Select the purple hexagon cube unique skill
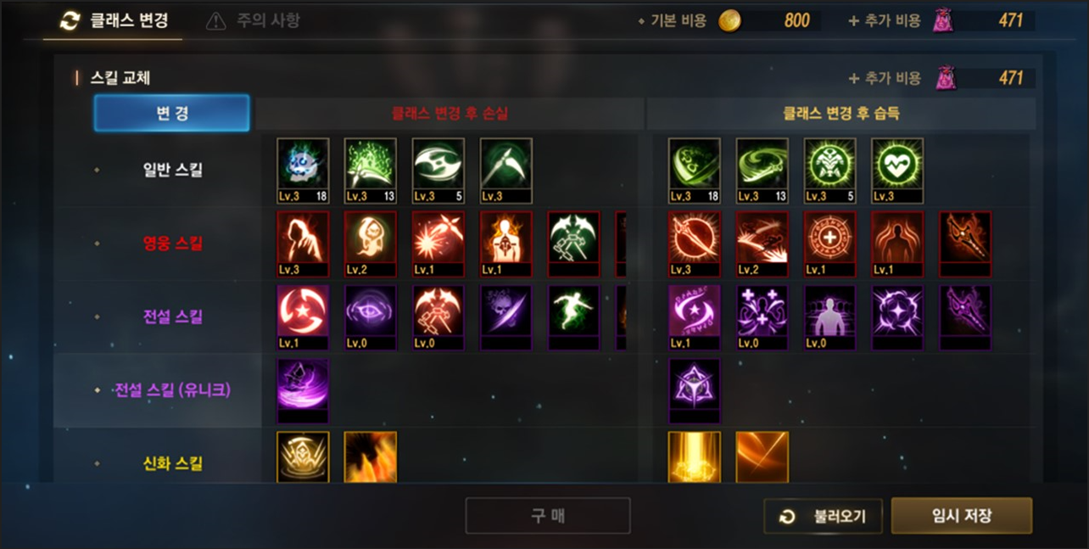 pyautogui.click(x=694, y=385)
